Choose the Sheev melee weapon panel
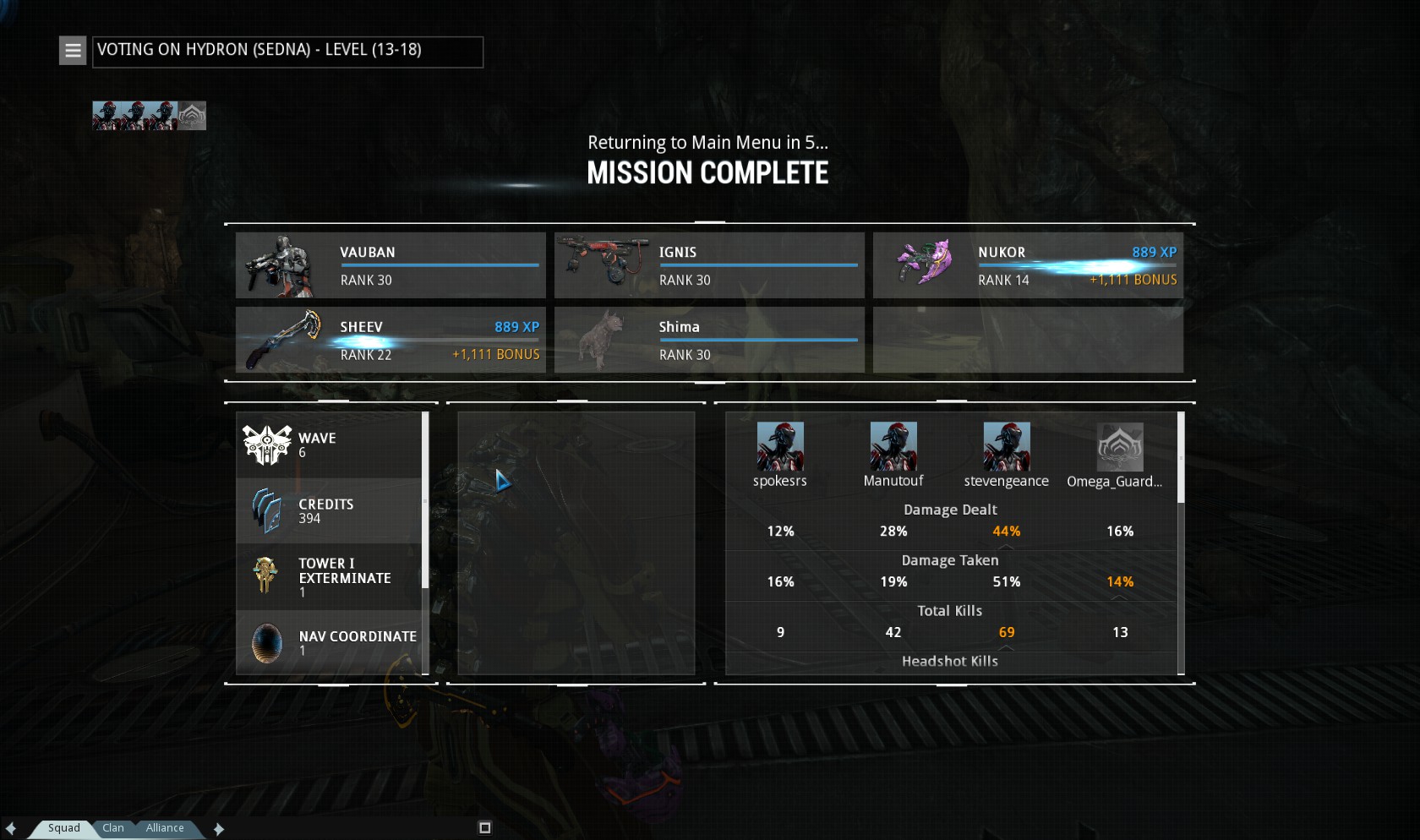The height and width of the screenshot is (840, 1420). coord(390,340)
